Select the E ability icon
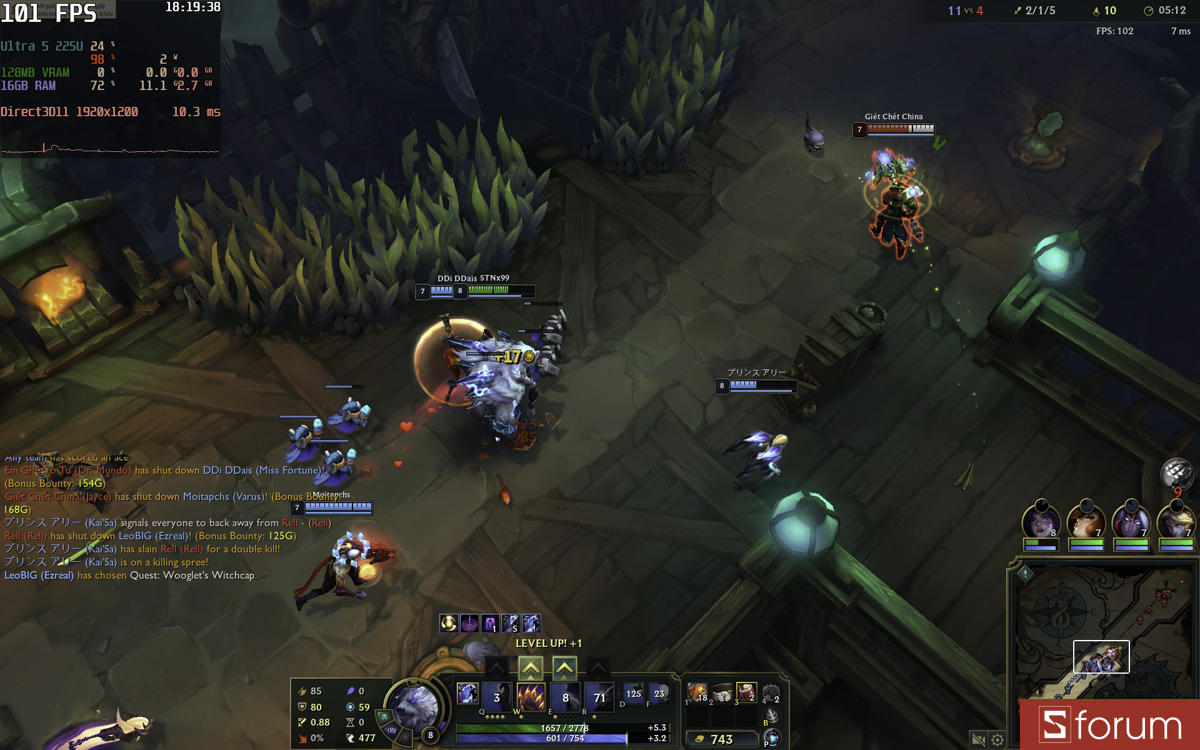 point(565,696)
